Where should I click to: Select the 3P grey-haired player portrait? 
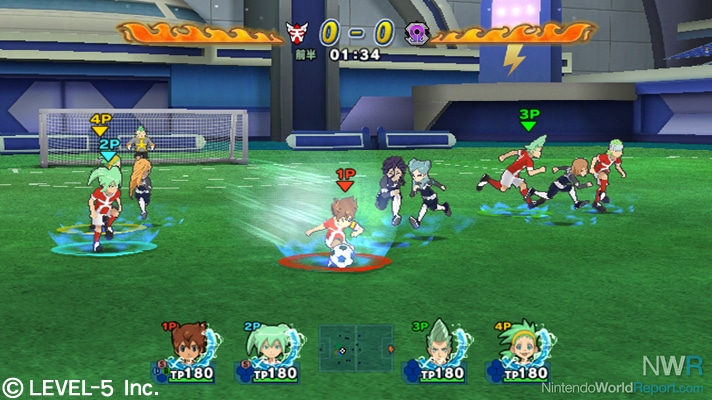click(x=436, y=344)
